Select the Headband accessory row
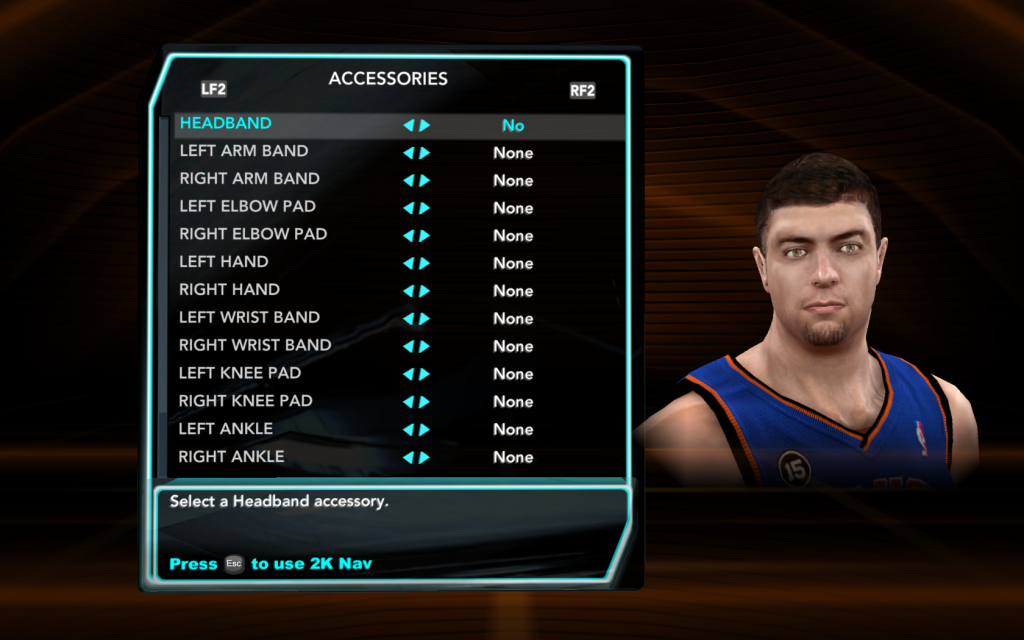This screenshot has height=640, width=1024. pyautogui.click(x=226, y=124)
